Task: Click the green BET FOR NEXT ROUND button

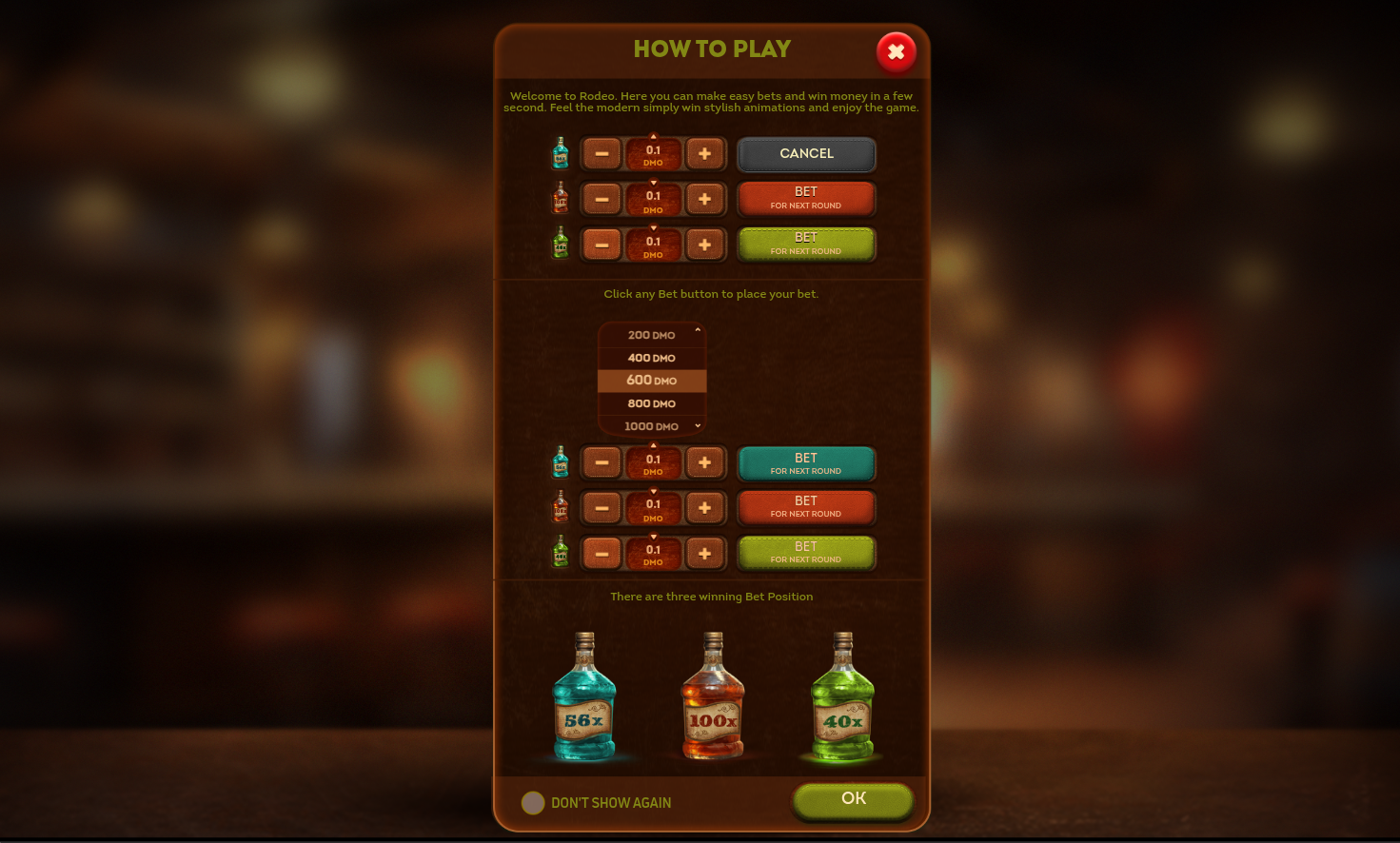Action: (x=806, y=244)
